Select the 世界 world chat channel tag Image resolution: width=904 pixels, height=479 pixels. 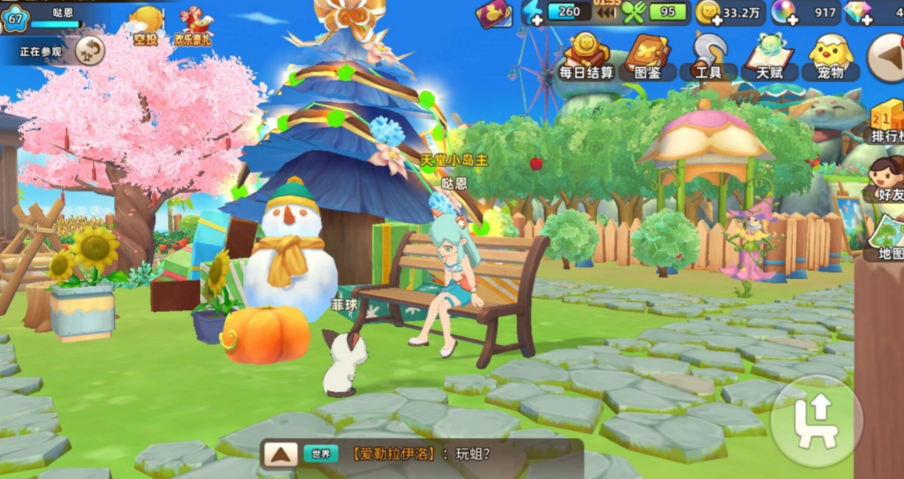[321, 454]
